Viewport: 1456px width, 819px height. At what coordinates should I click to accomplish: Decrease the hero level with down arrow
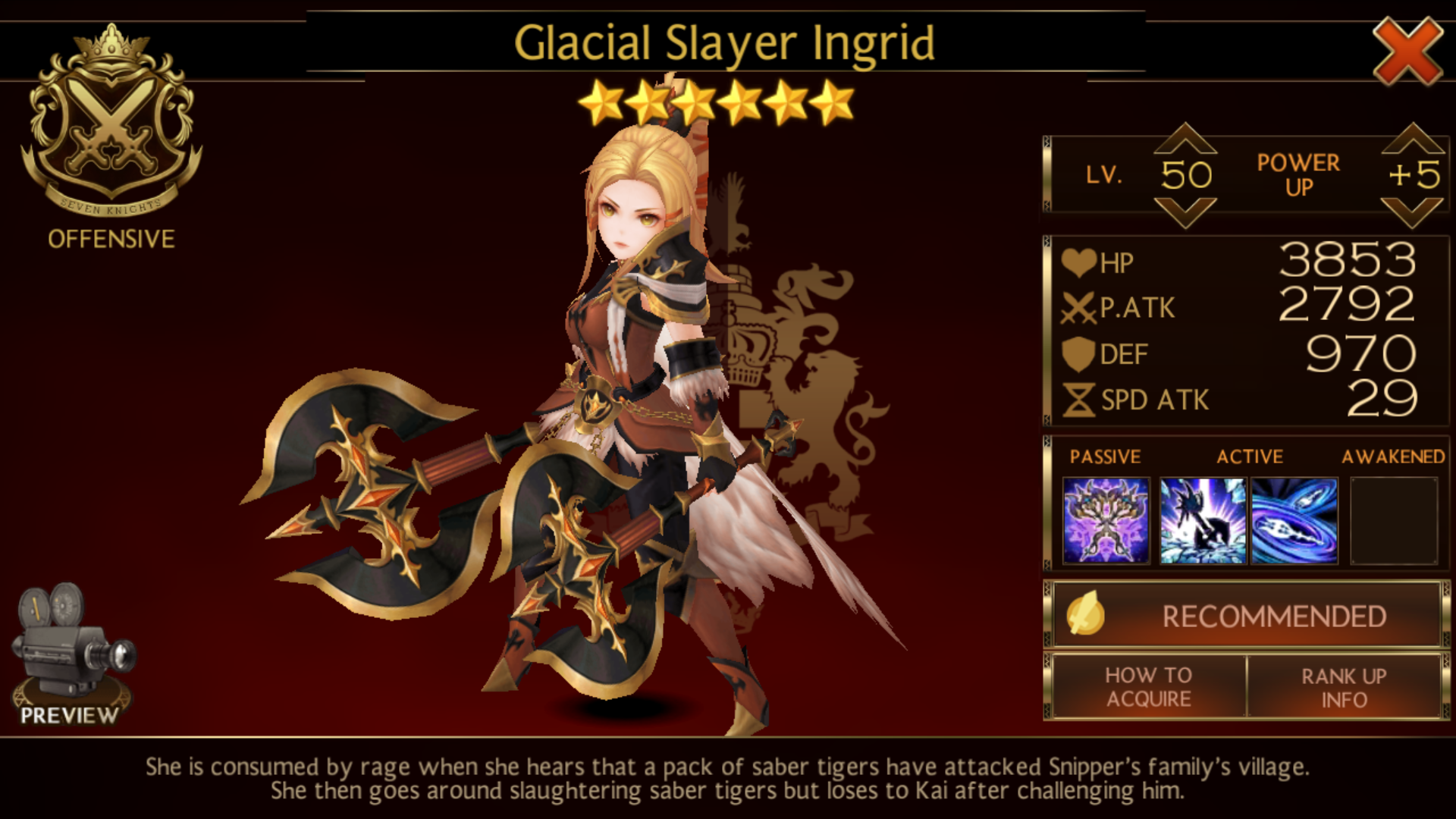pyautogui.click(x=1185, y=213)
